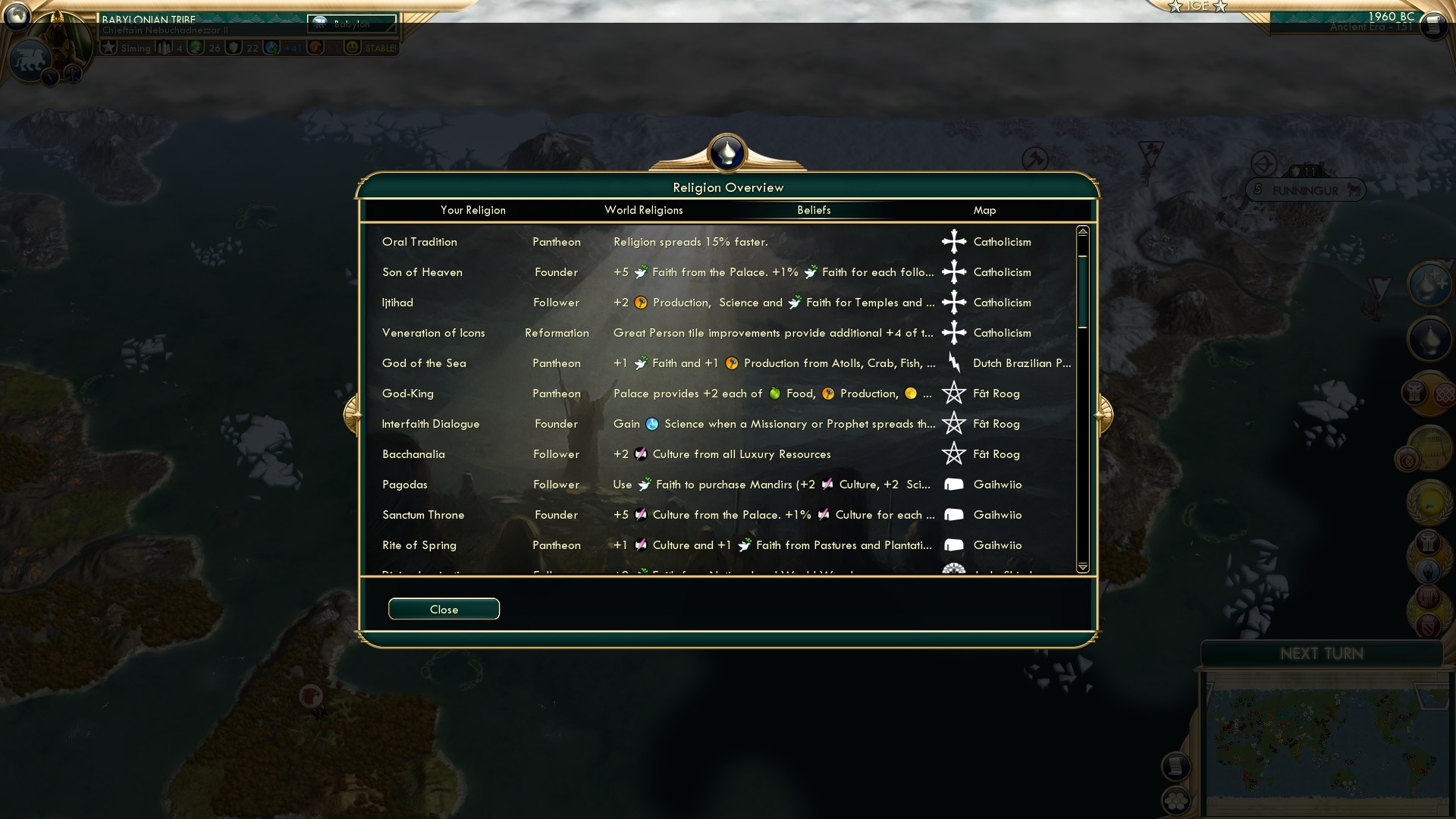Click the globe icon in top-left corner
Viewport: 1456px width, 819px height.
coord(17,17)
